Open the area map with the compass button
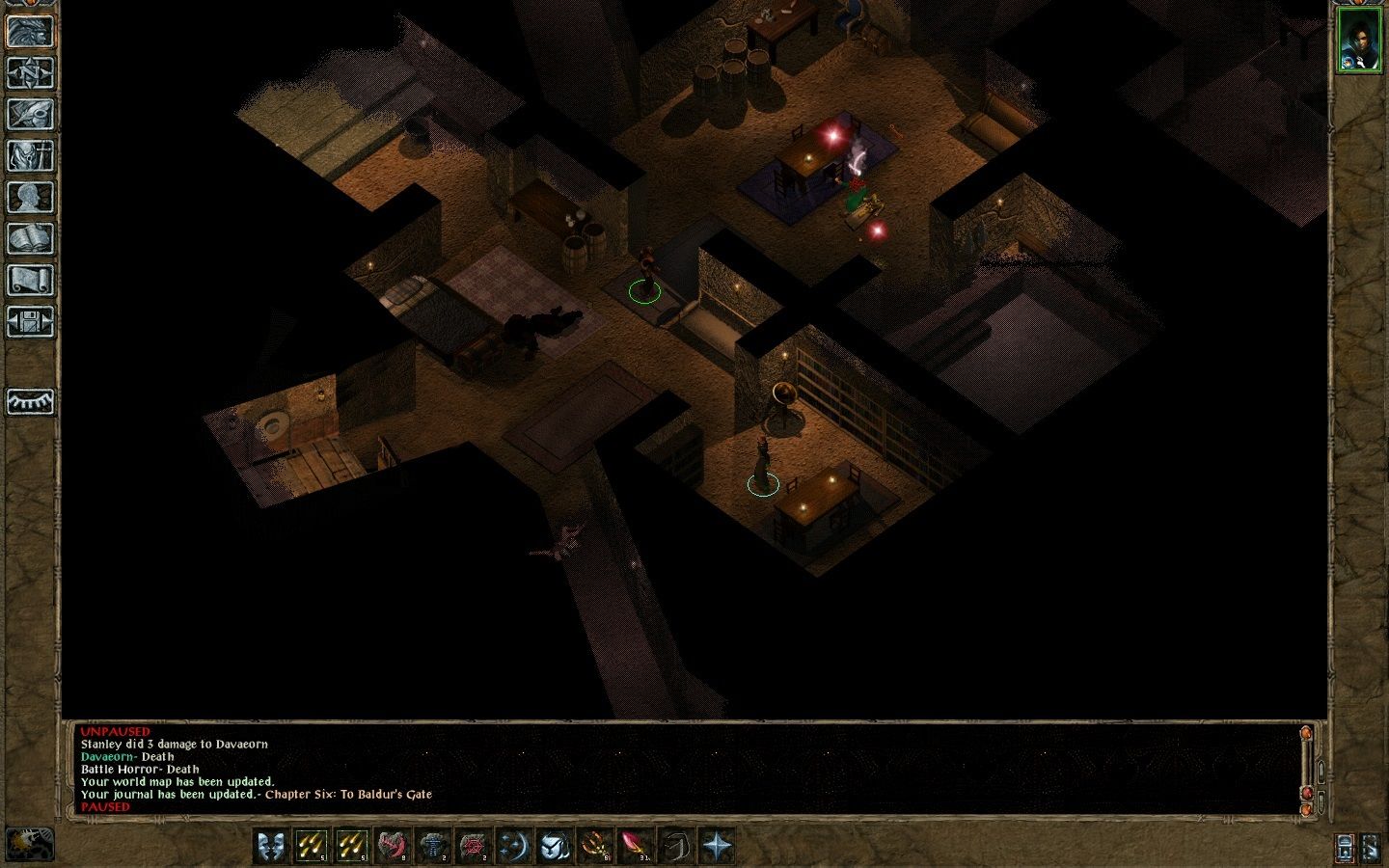 (31, 72)
